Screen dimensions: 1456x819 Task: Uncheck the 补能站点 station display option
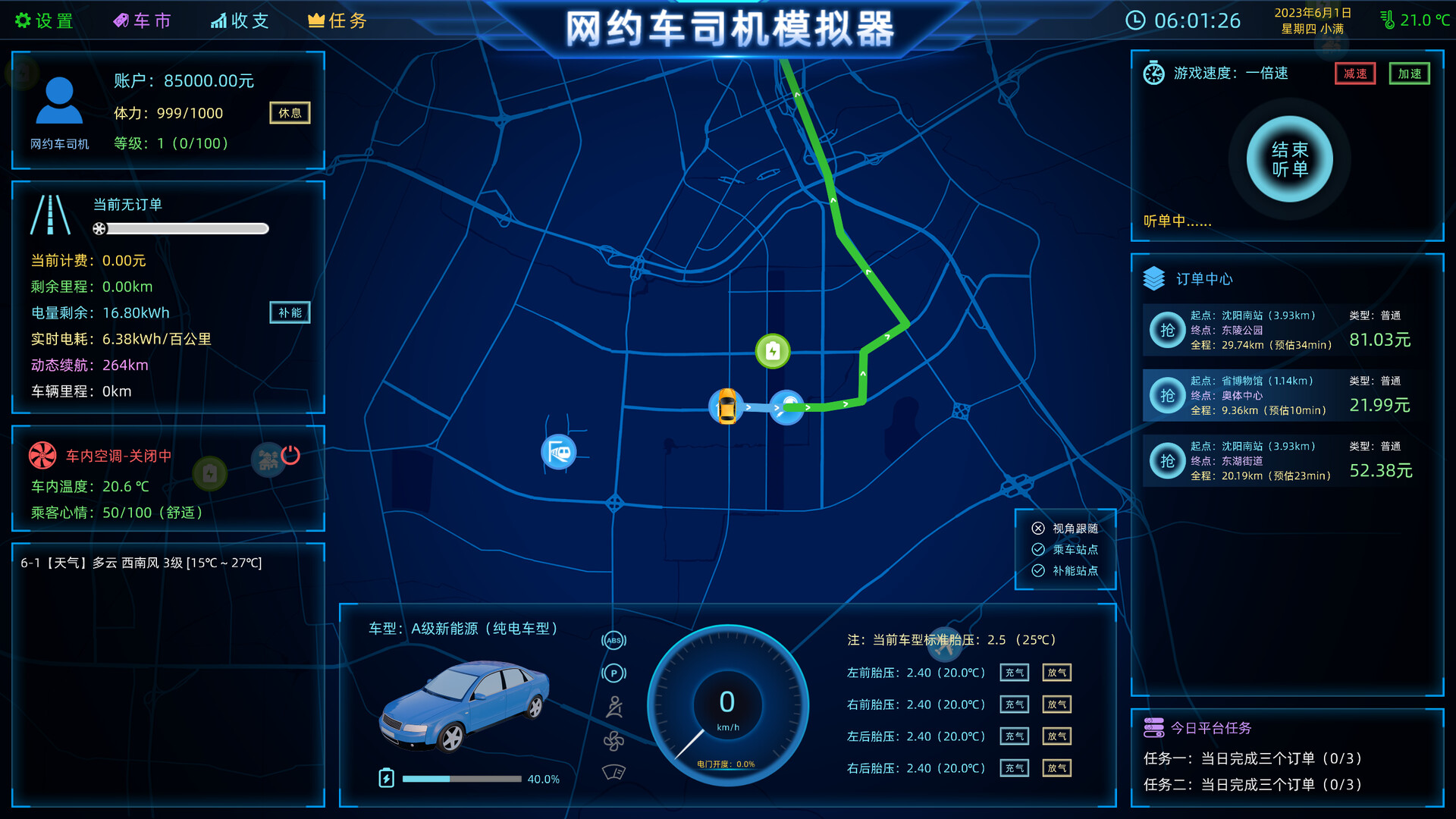coord(1040,570)
